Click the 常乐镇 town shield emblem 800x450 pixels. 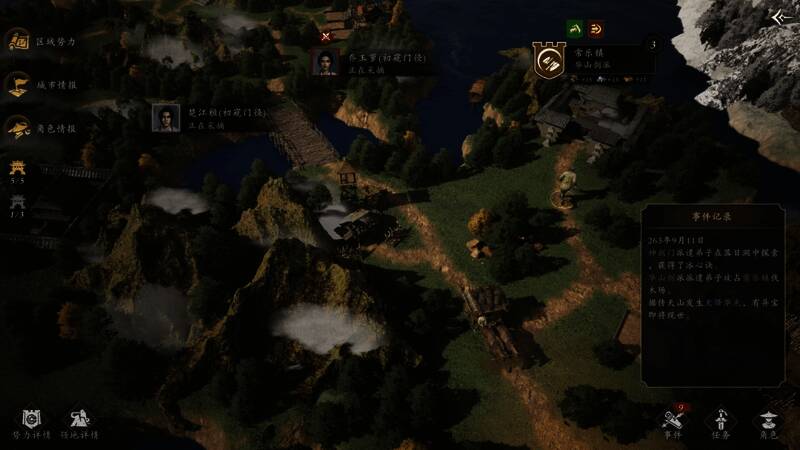(548, 61)
